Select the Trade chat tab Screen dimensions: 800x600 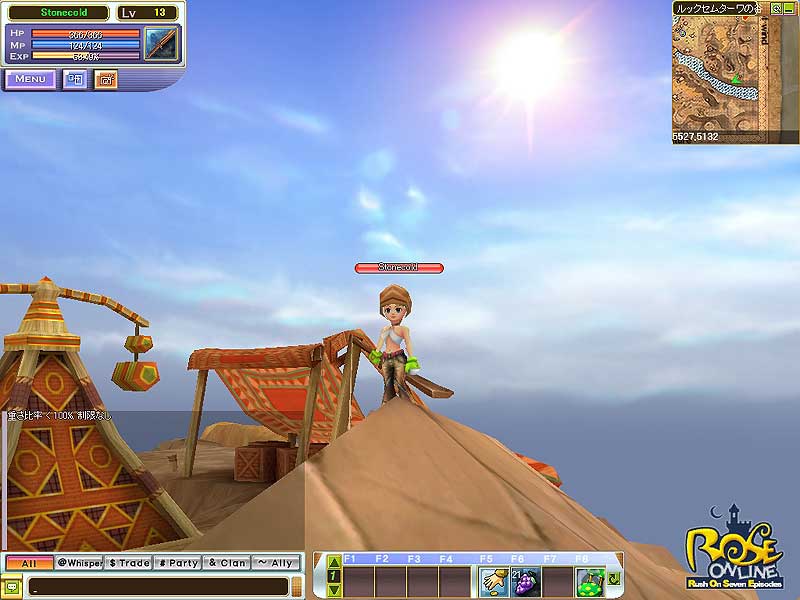pos(128,563)
